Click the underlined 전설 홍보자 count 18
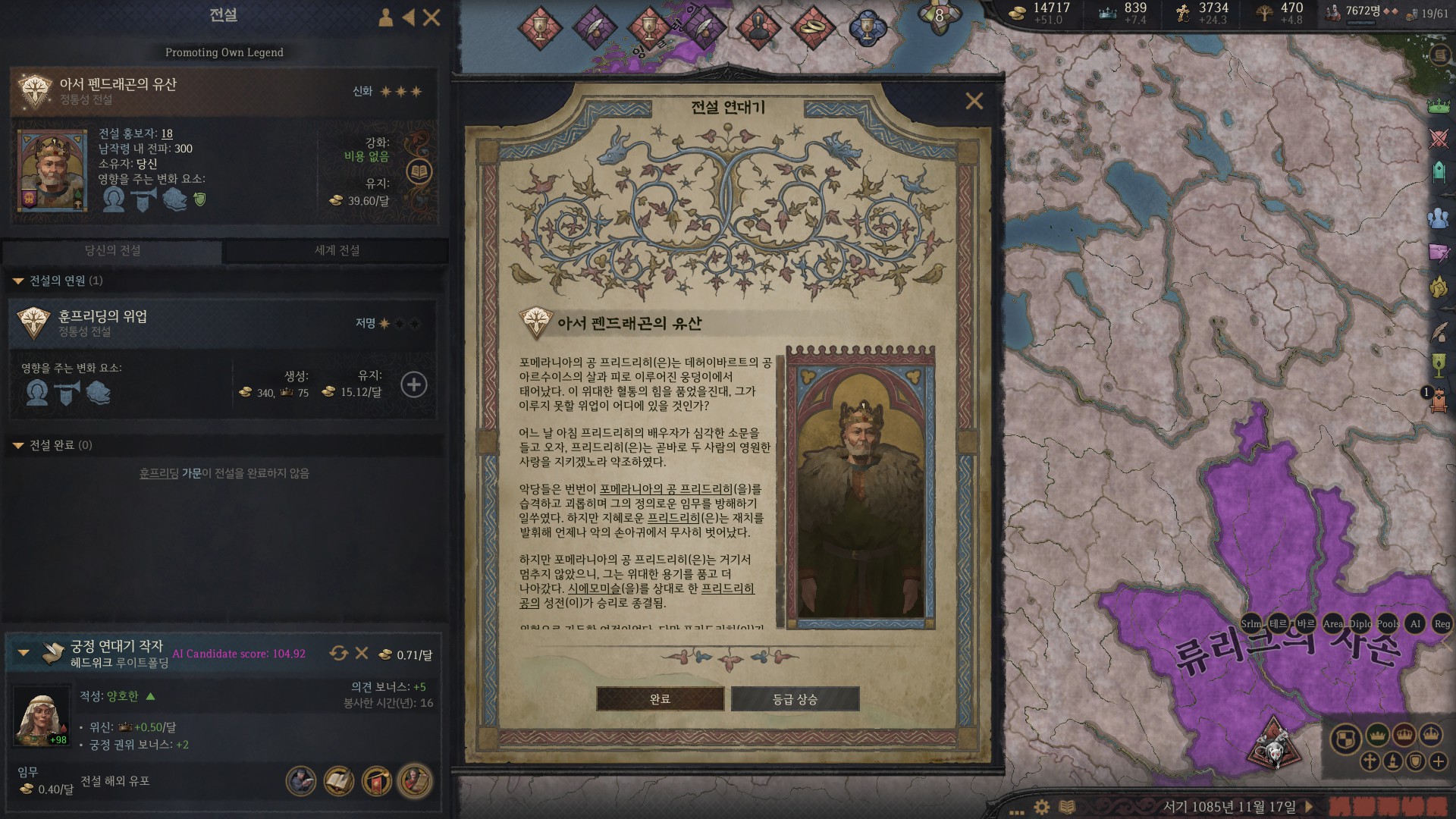Viewport: 1456px width, 819px height. (167, 133)
